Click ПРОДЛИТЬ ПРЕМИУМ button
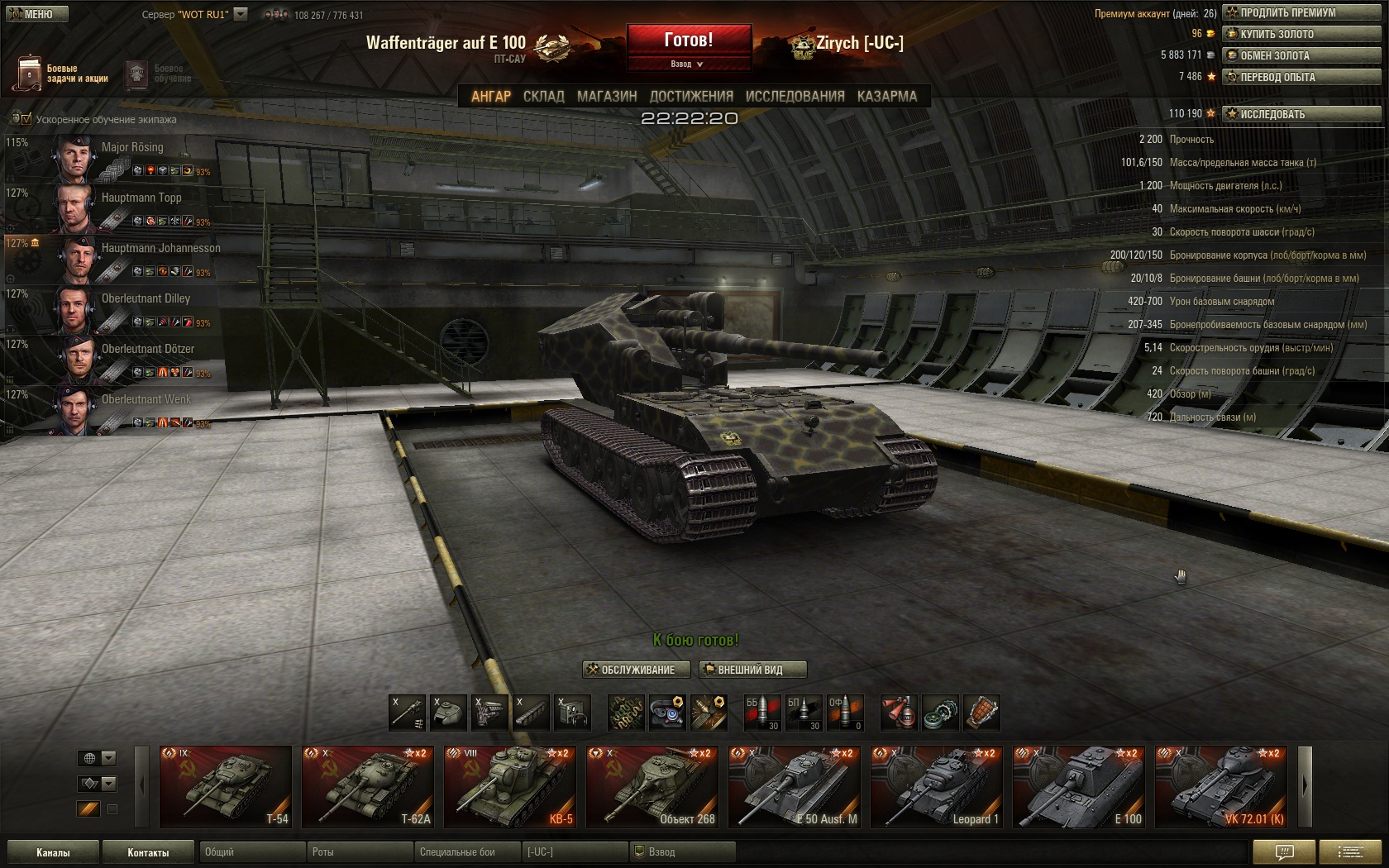Image resolution: width=1389 pixels, height=868 pixels. (1301, 12)
